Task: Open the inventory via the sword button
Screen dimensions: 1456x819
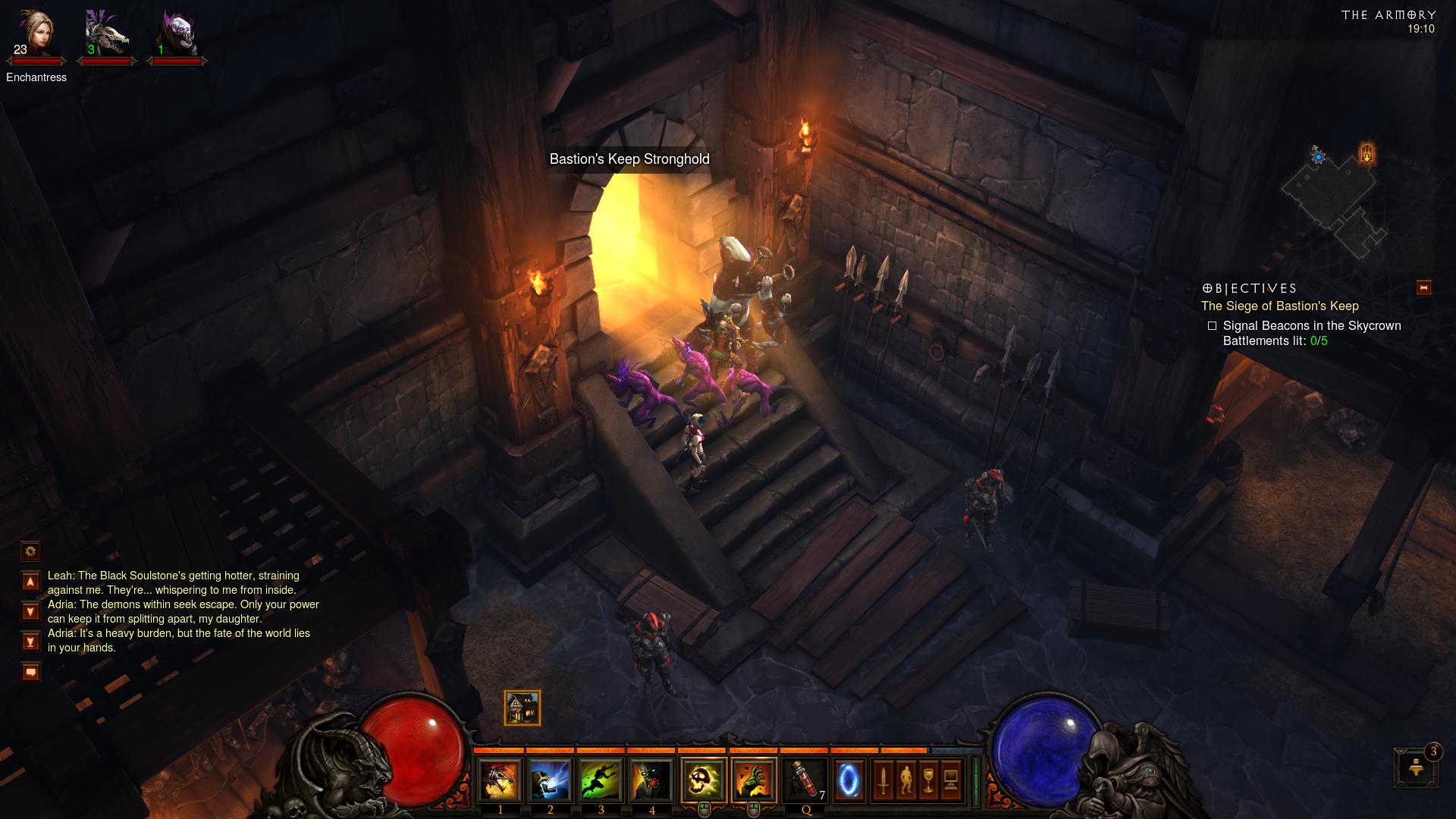Action: pyautogui.click(x=883, y=780)
